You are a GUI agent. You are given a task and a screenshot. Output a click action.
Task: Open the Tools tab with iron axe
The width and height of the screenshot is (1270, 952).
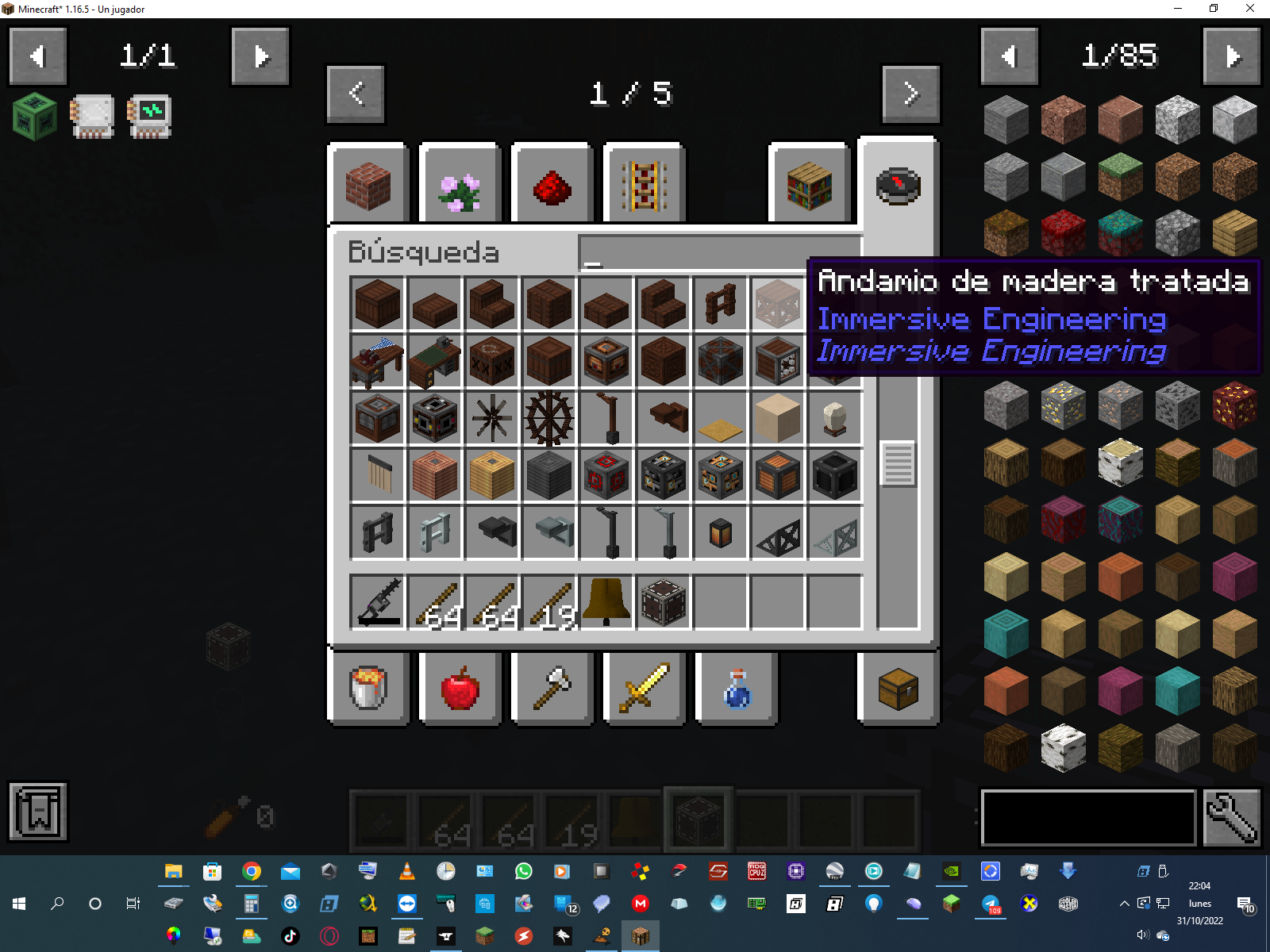point(552,687)
